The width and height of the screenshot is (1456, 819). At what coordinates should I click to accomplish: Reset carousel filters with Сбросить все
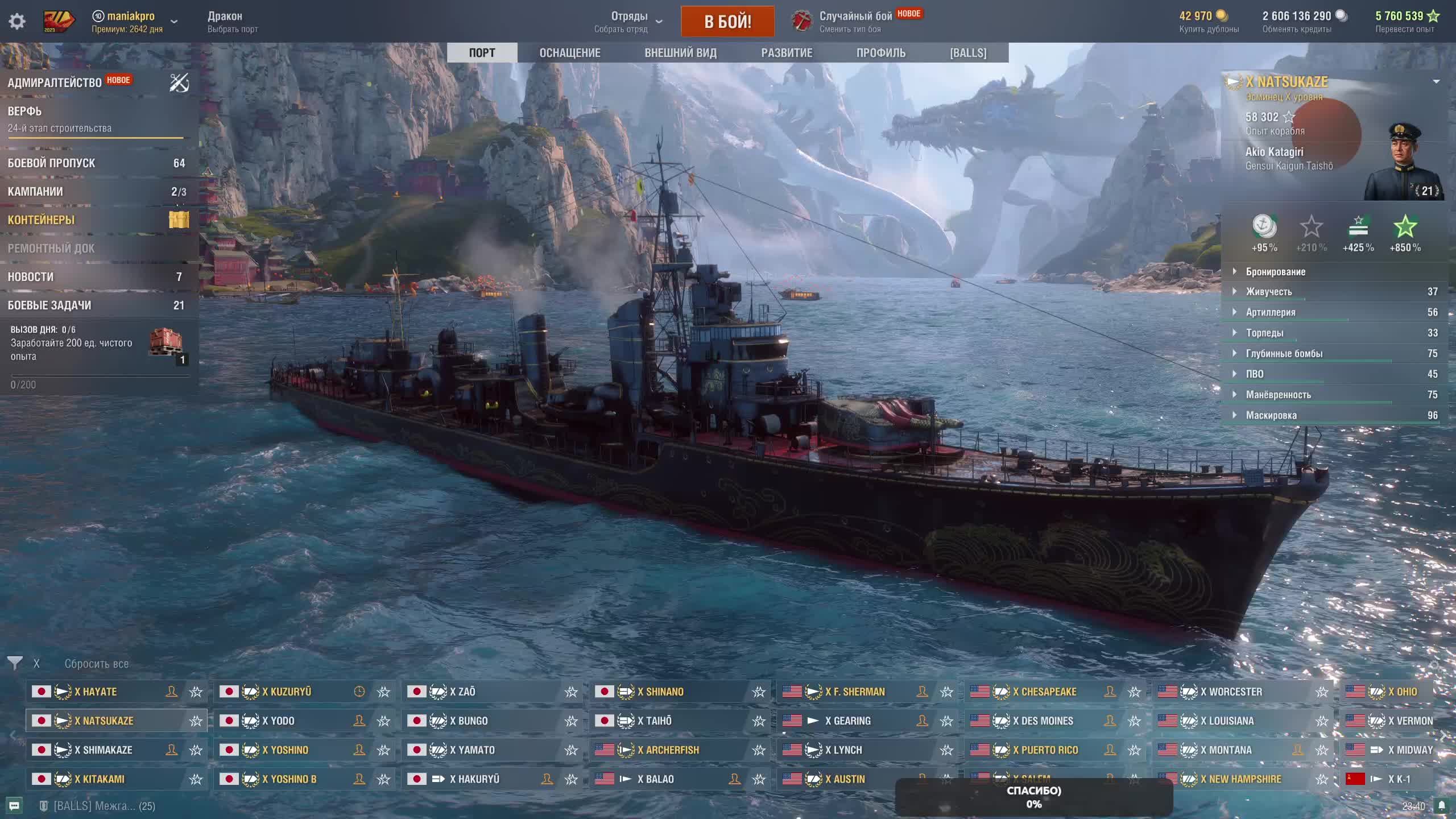[x=96, y=664]
